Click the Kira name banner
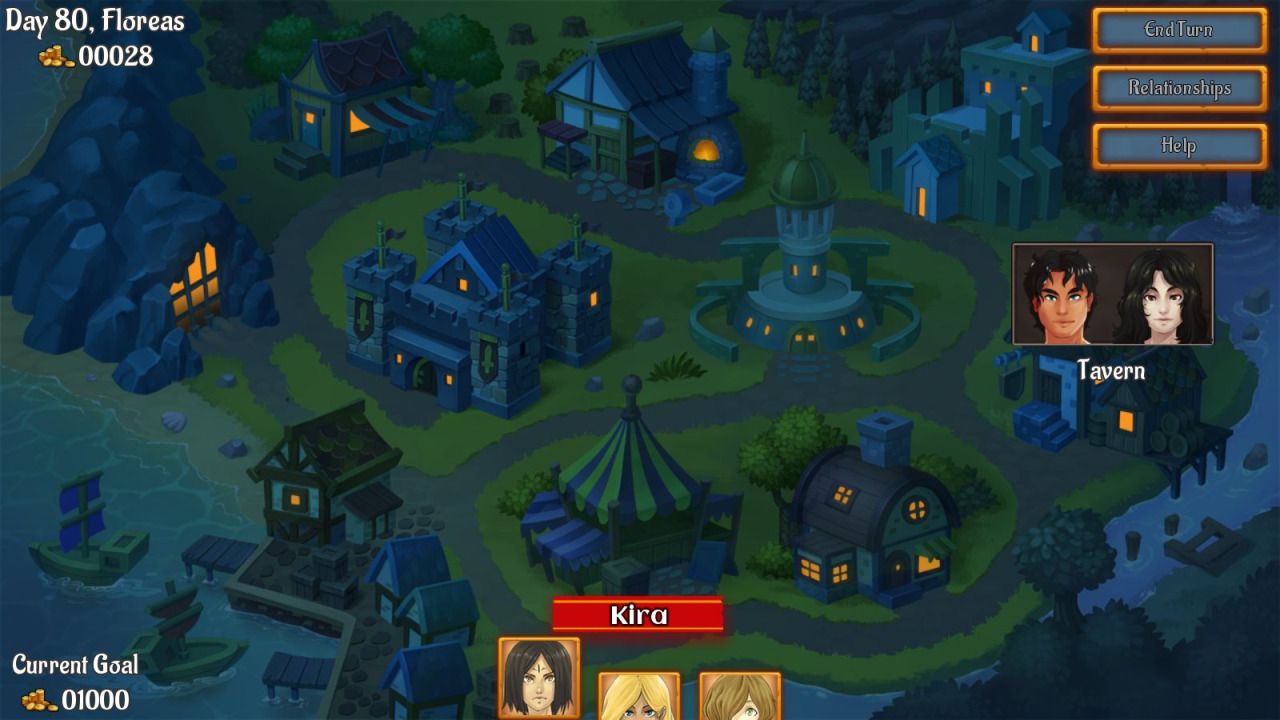Screen dimensions: 1280x720 637,616
